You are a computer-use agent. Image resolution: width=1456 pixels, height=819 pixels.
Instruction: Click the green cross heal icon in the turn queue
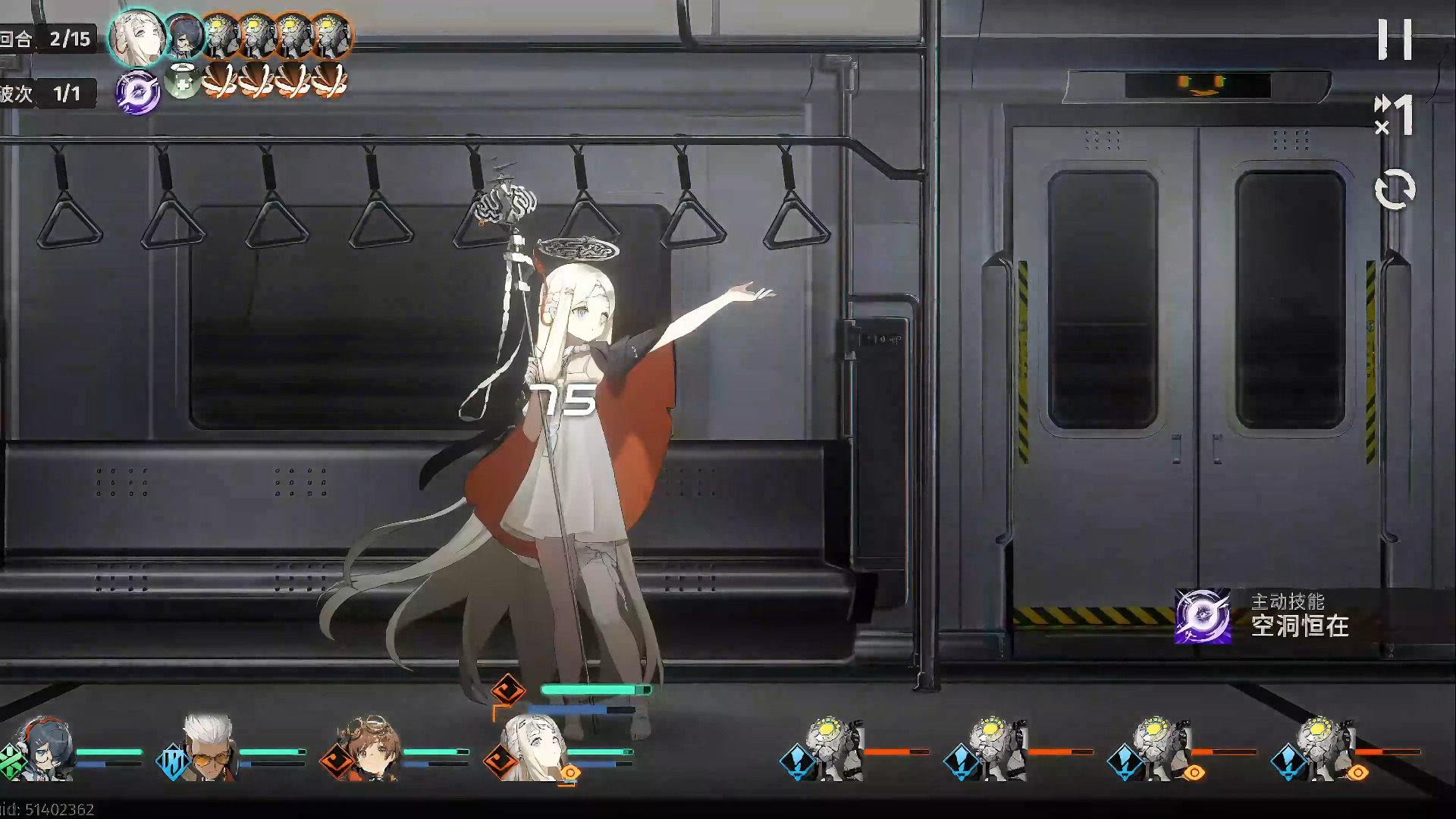[181, 80]
